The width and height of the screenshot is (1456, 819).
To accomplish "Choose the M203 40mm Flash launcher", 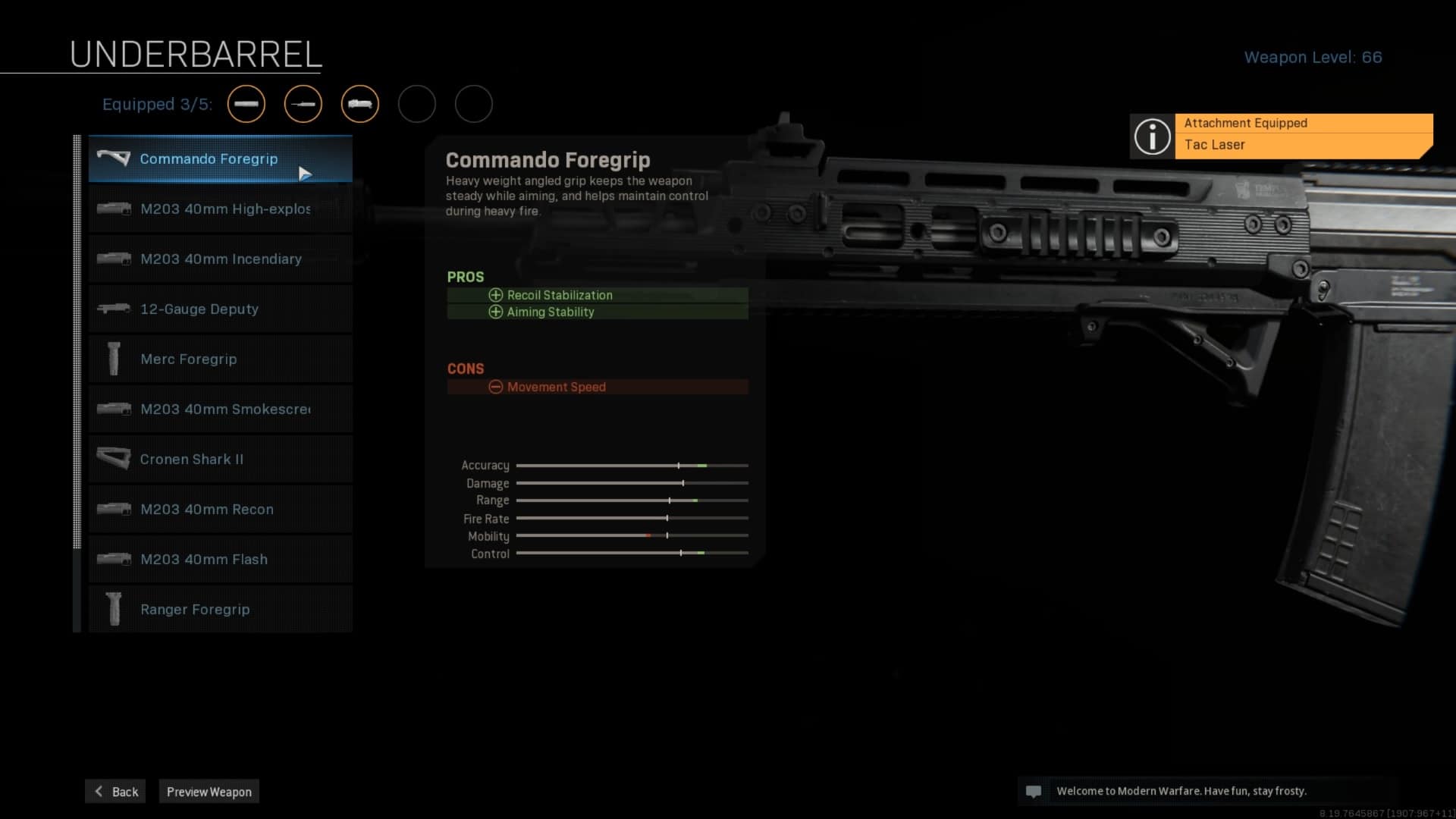I will (220, 560).
